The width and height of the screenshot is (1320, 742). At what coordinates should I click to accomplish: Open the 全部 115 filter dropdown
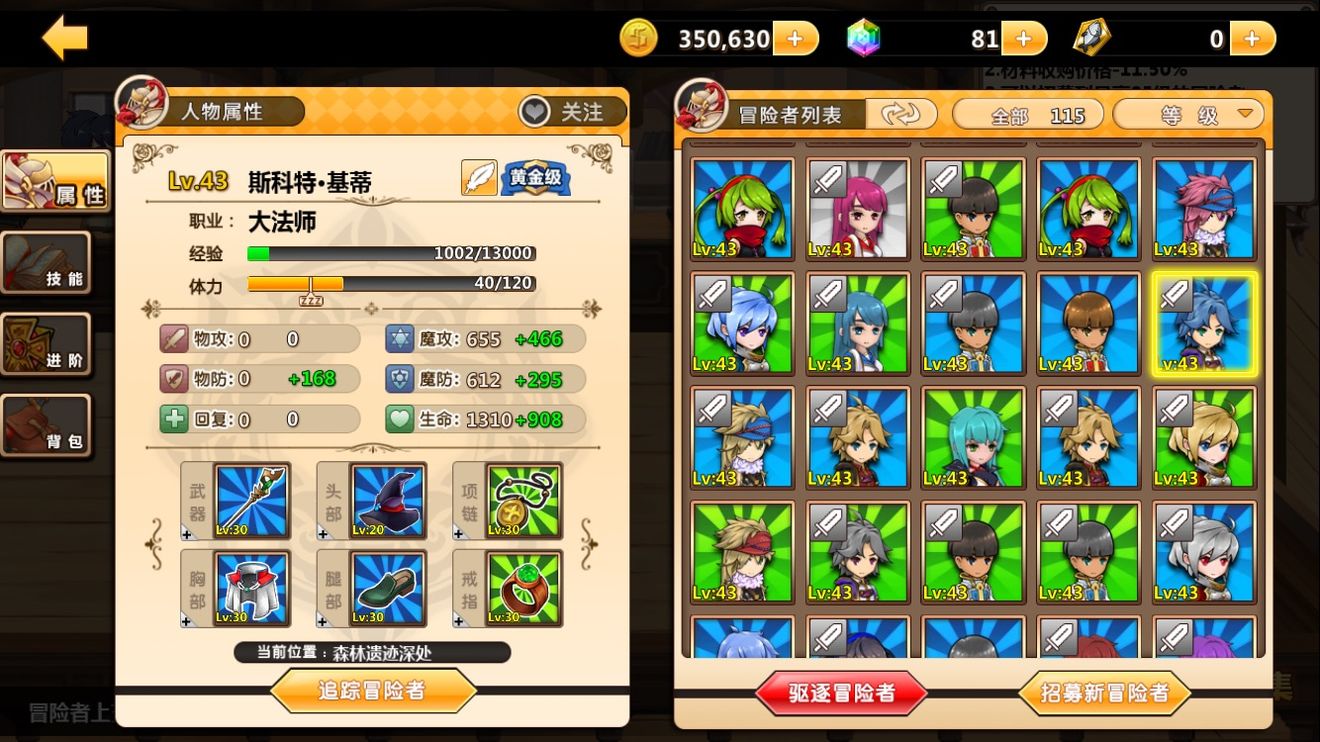click(1027, 114)
